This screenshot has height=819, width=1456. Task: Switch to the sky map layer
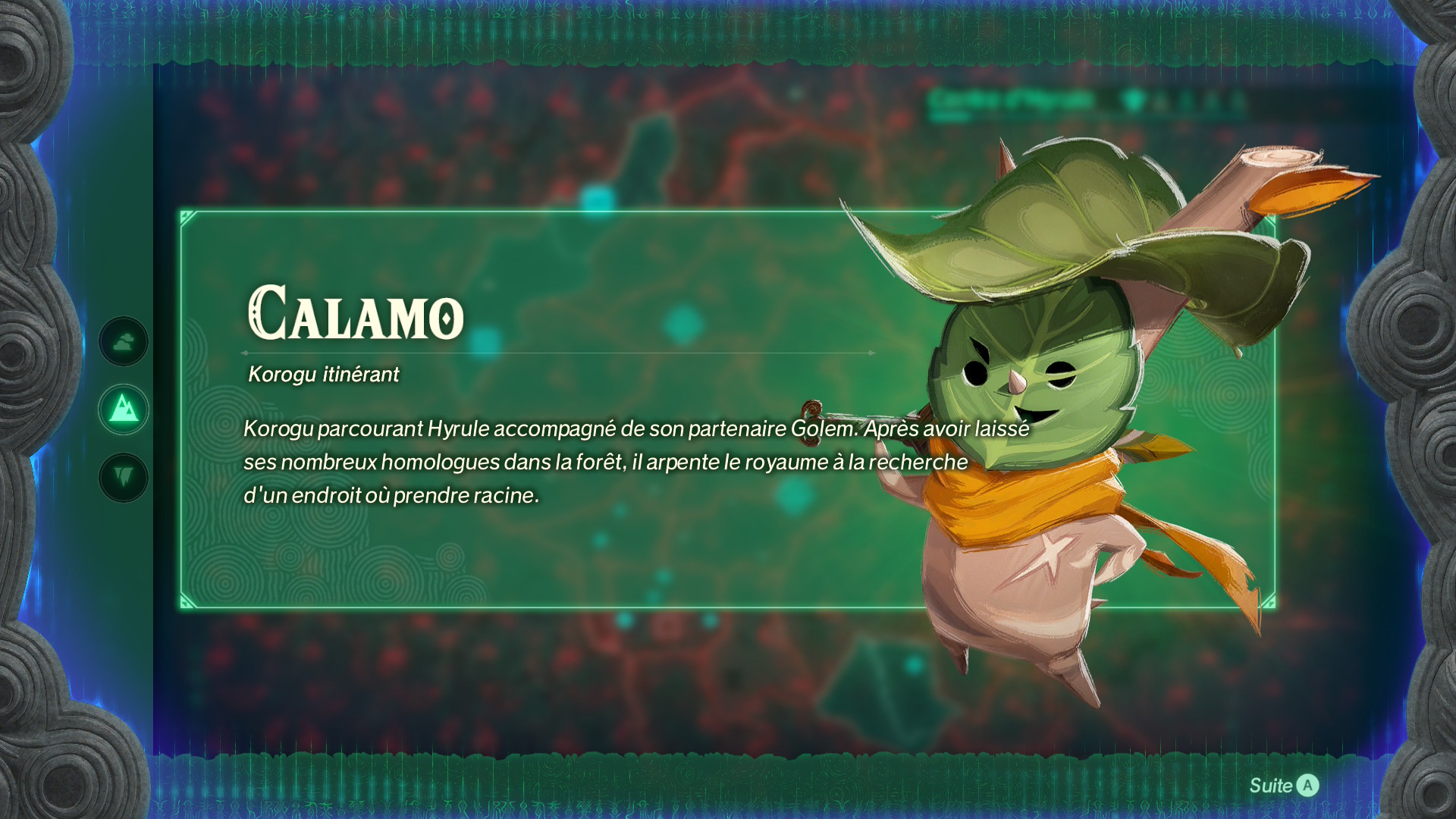[x=124, y=342]
